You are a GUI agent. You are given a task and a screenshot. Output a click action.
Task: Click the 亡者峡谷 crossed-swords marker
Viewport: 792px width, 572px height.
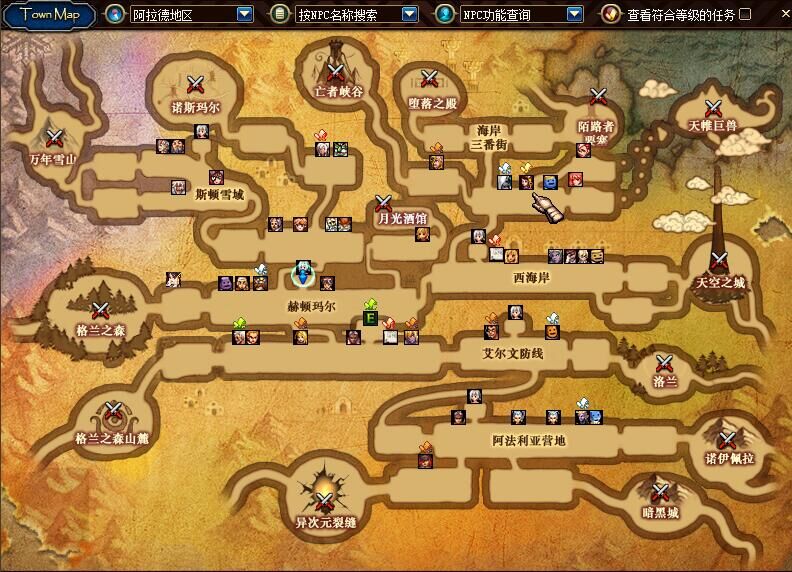[x=335, y=72]
